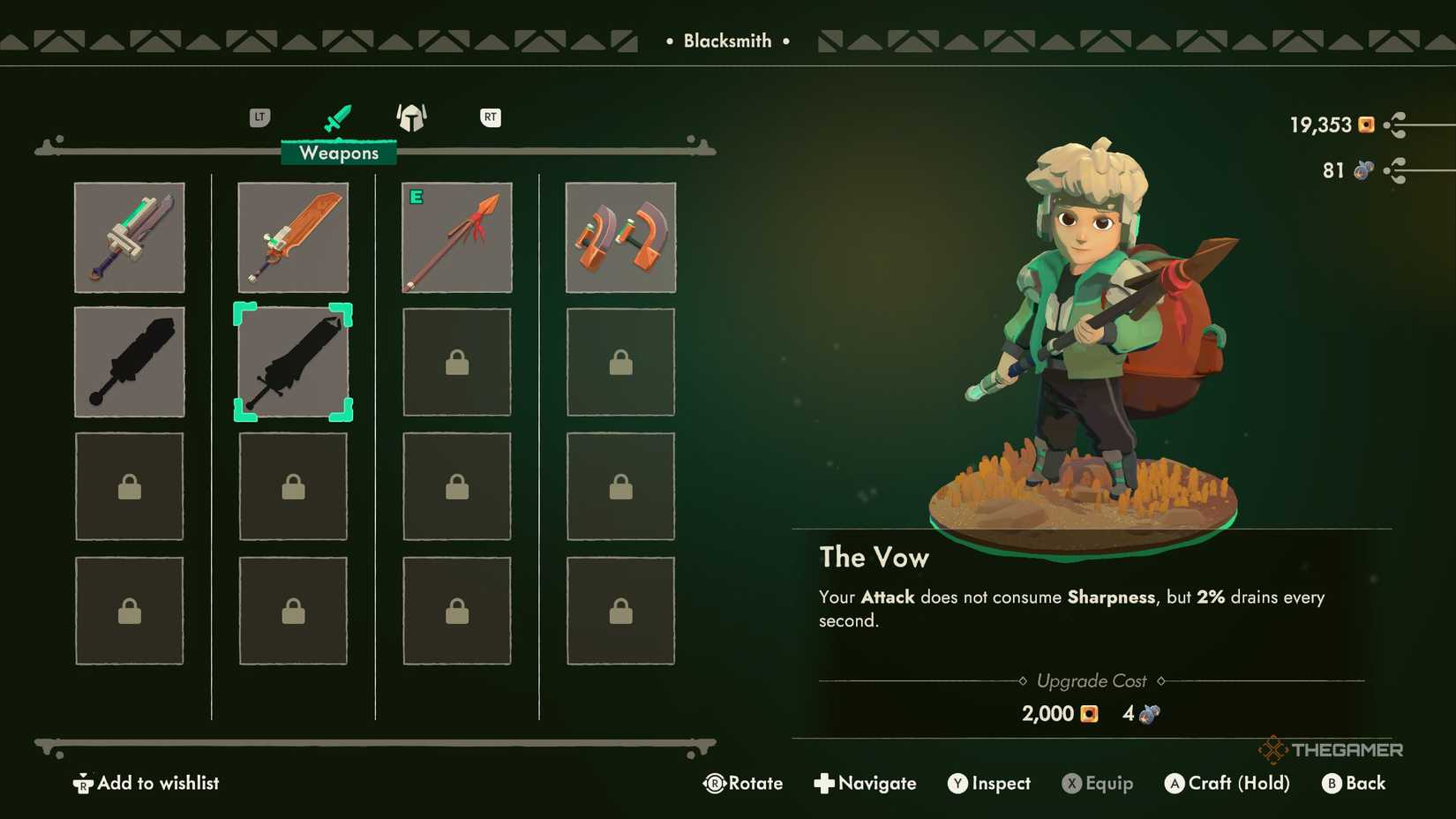1456x819 pixels.
Task: Open the locked slot under the gauntlets column
Action: (619, 362)
